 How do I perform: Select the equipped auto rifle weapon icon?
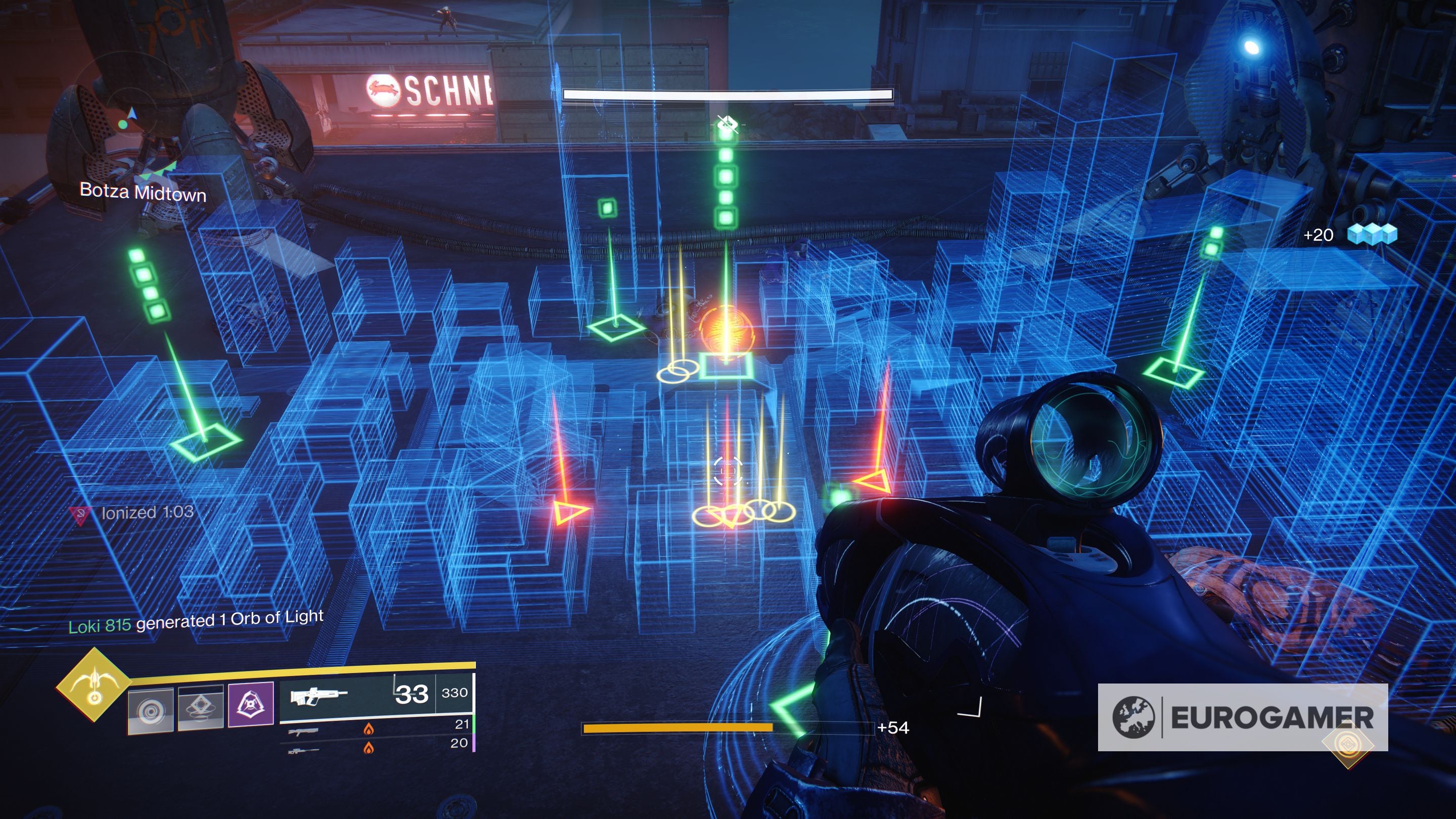(318, 695)
